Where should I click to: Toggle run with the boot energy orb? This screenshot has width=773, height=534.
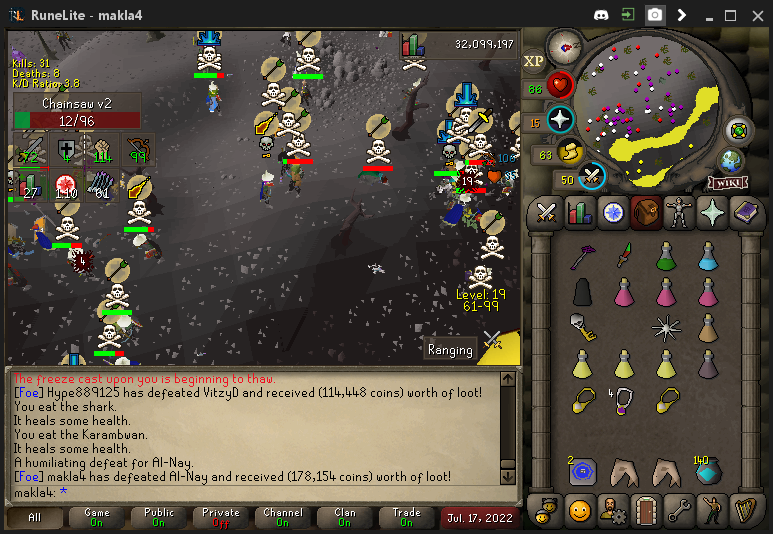(x=571, y=152)
